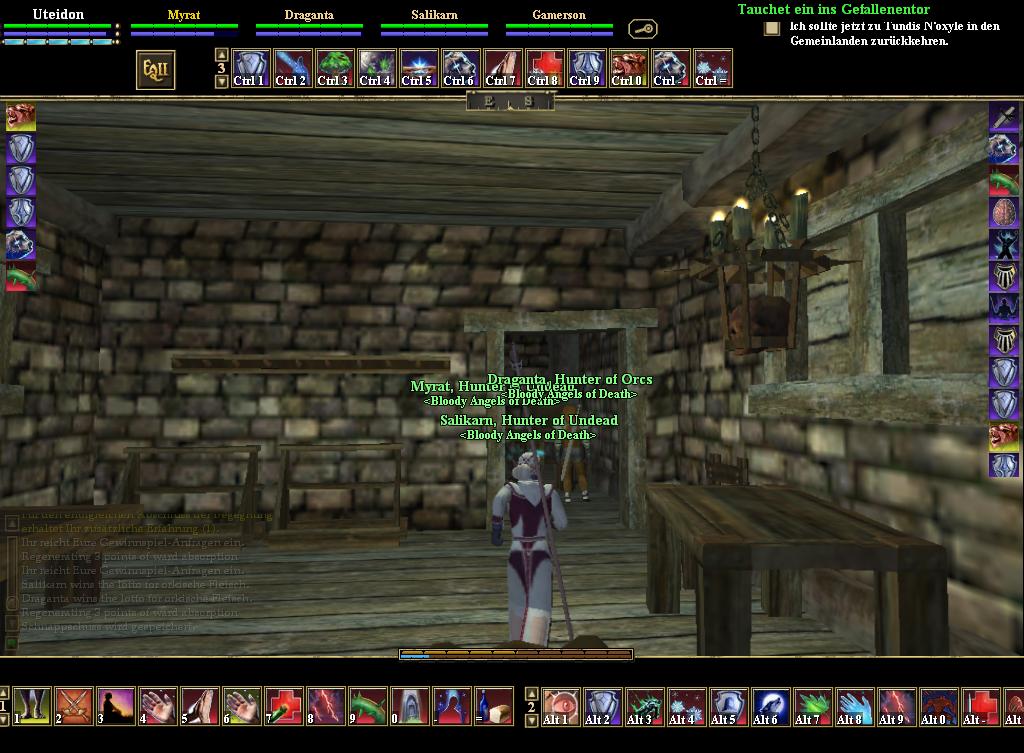Use the green thorny vine ability

[x=368, y=705]
